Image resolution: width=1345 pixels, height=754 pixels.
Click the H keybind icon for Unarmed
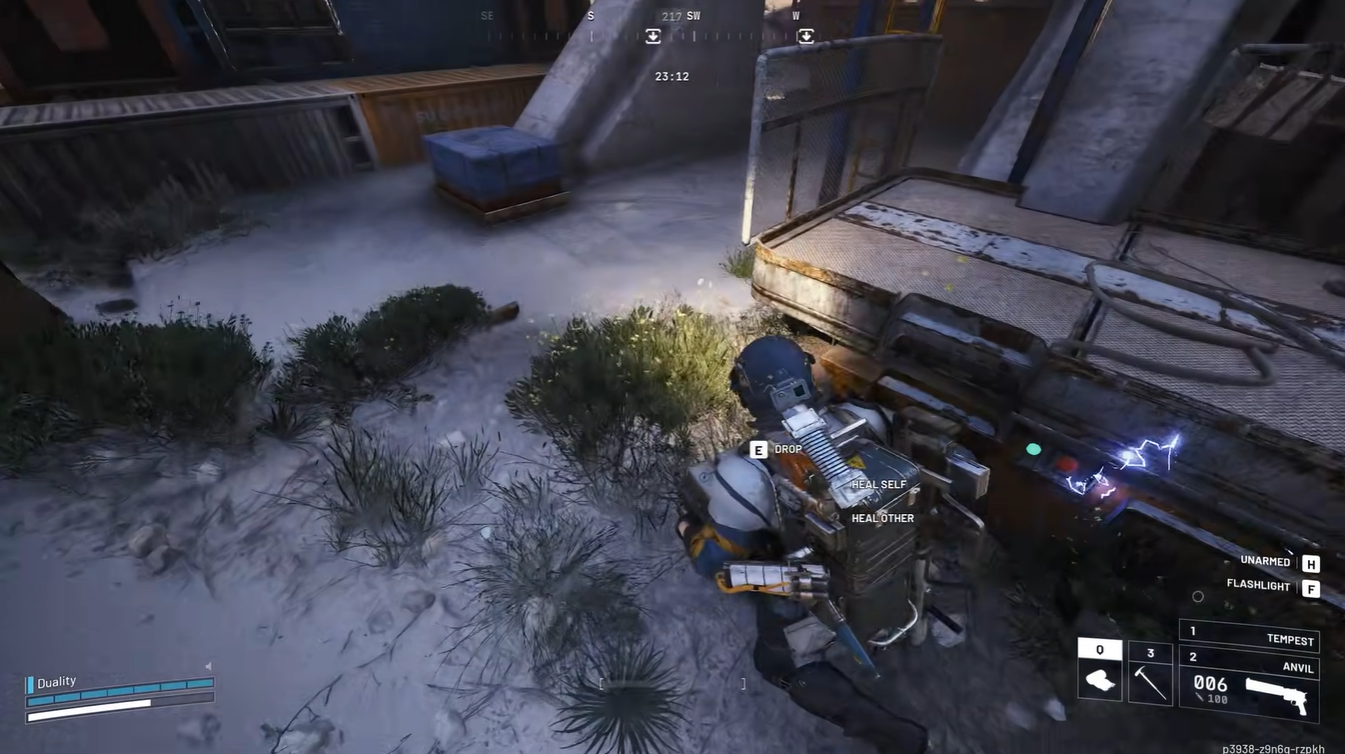(1311, 561)
